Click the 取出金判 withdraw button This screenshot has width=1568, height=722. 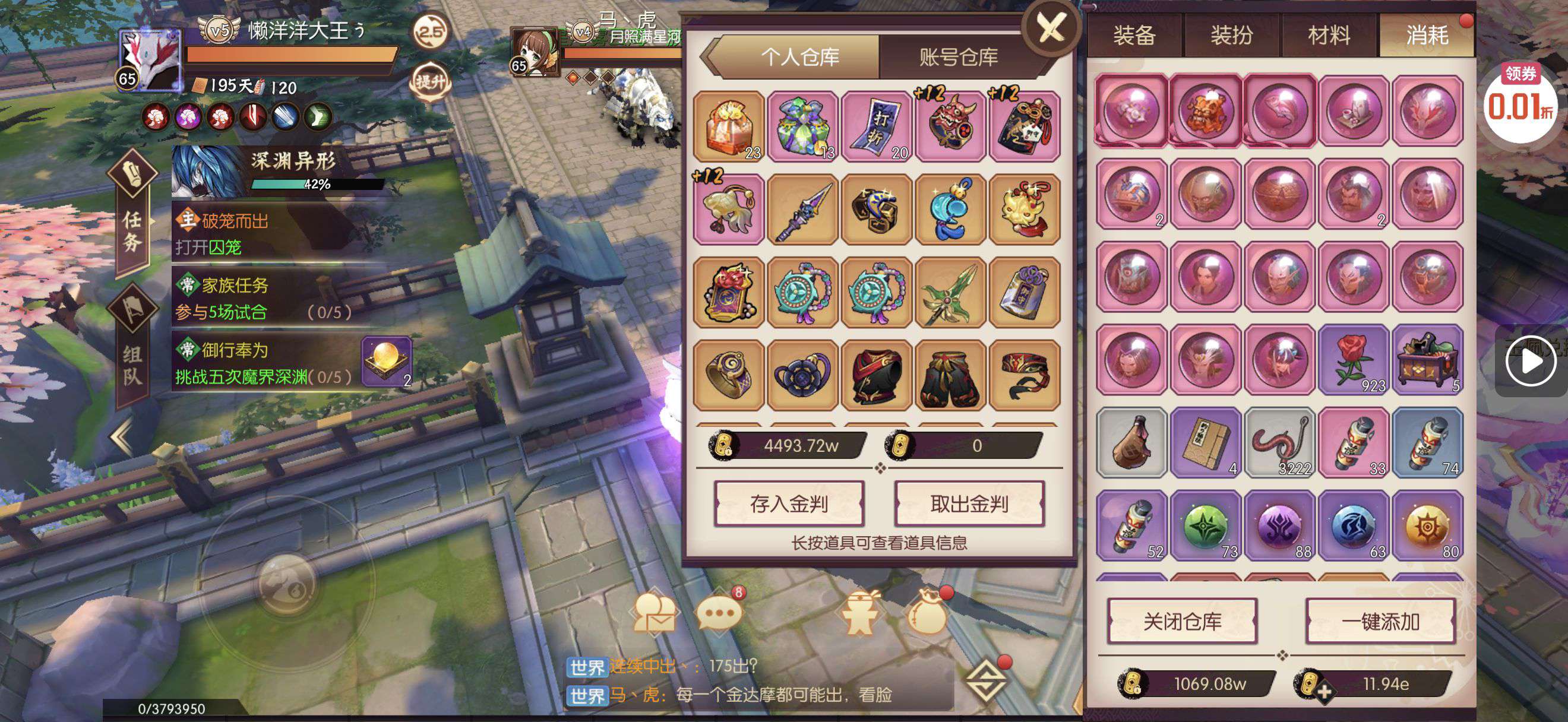969,503
